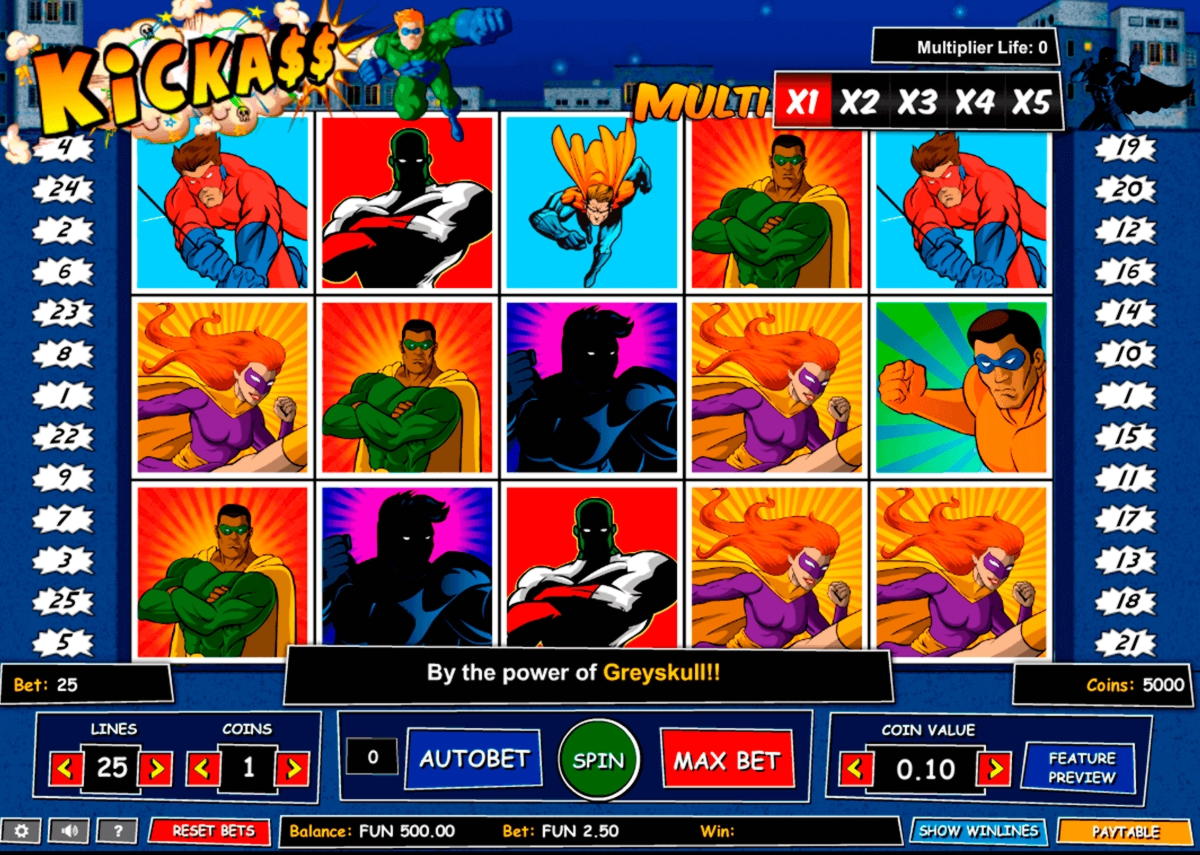The image size is (1200, 855).
Task: Decrease the coin value
Action: [x=856, y=769]
